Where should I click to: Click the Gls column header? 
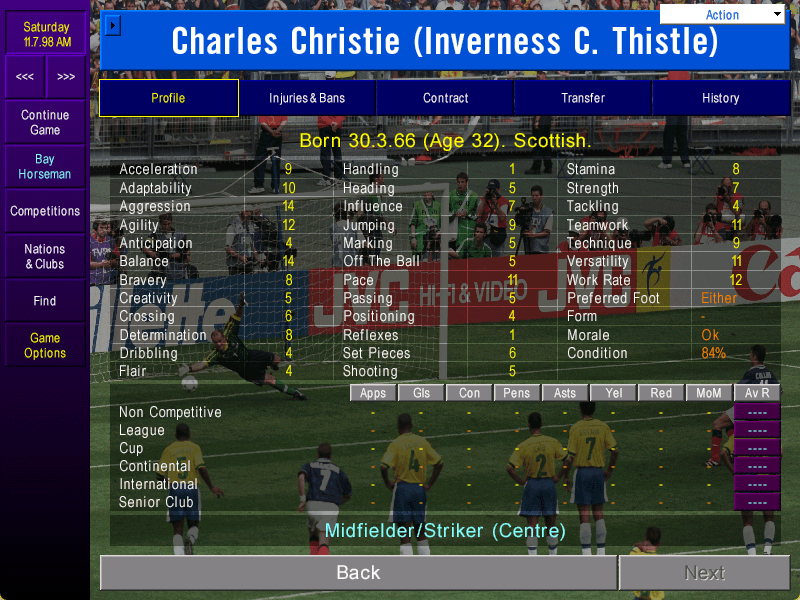point(421,393)
